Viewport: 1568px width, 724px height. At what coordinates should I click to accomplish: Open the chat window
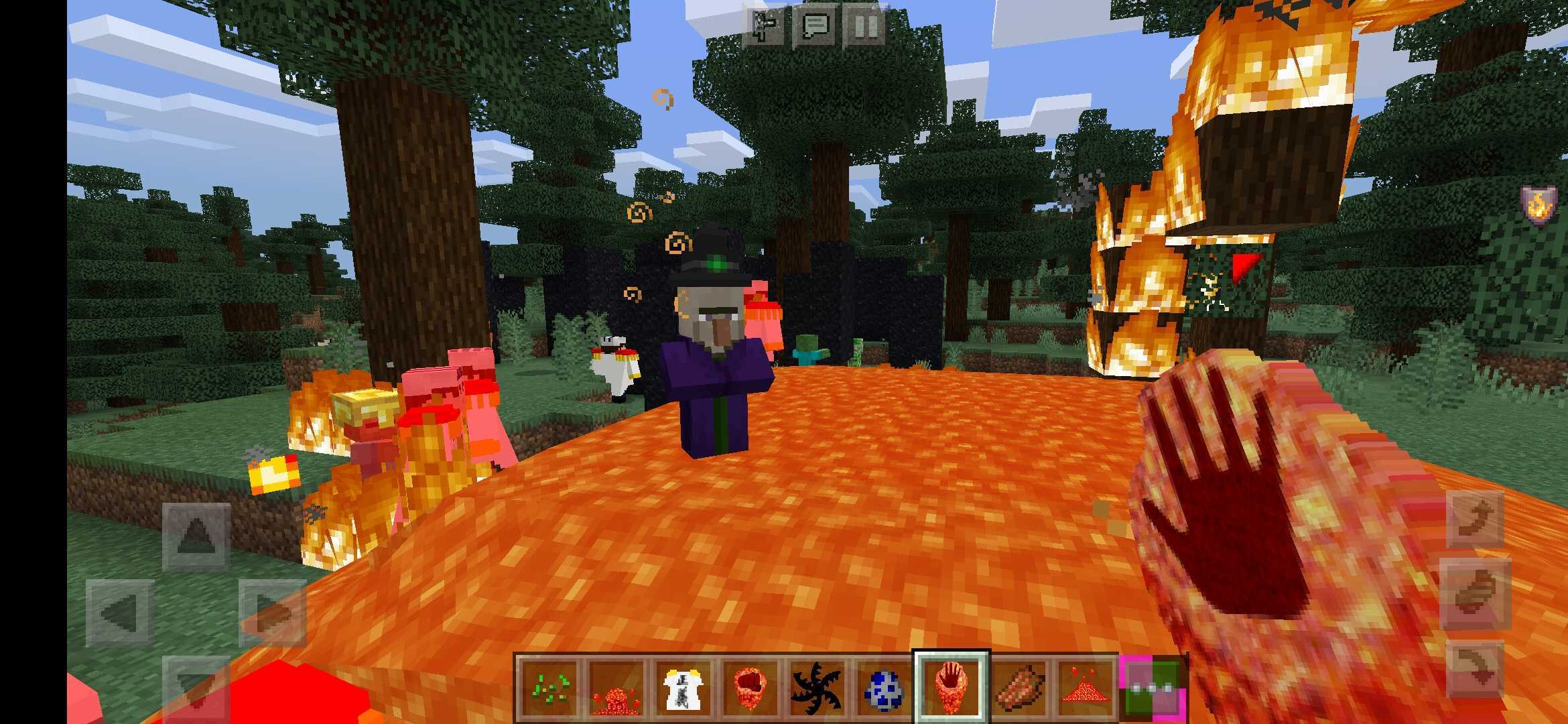[815, 27]
